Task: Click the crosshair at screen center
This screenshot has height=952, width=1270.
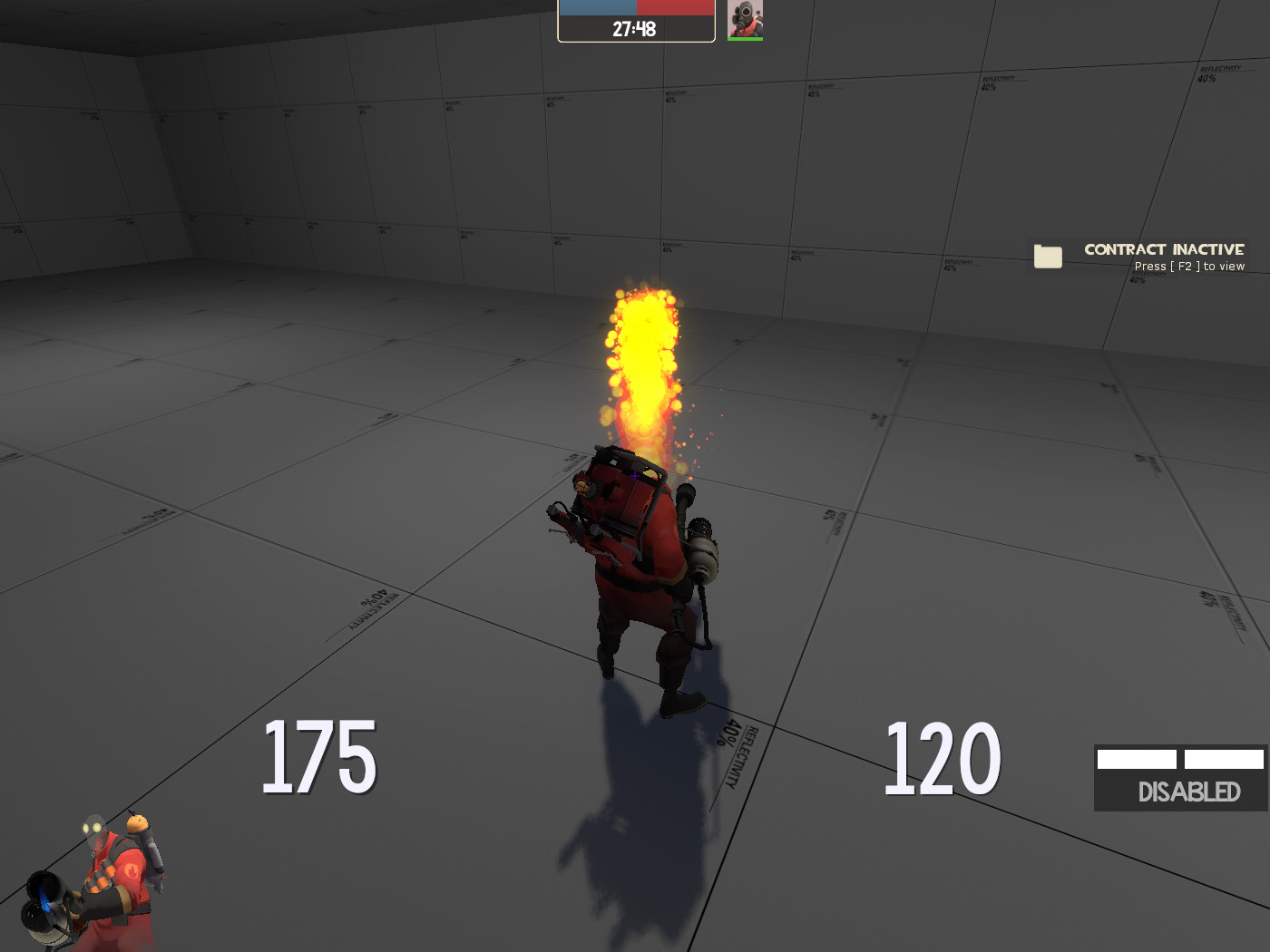Action: (635, 476)
